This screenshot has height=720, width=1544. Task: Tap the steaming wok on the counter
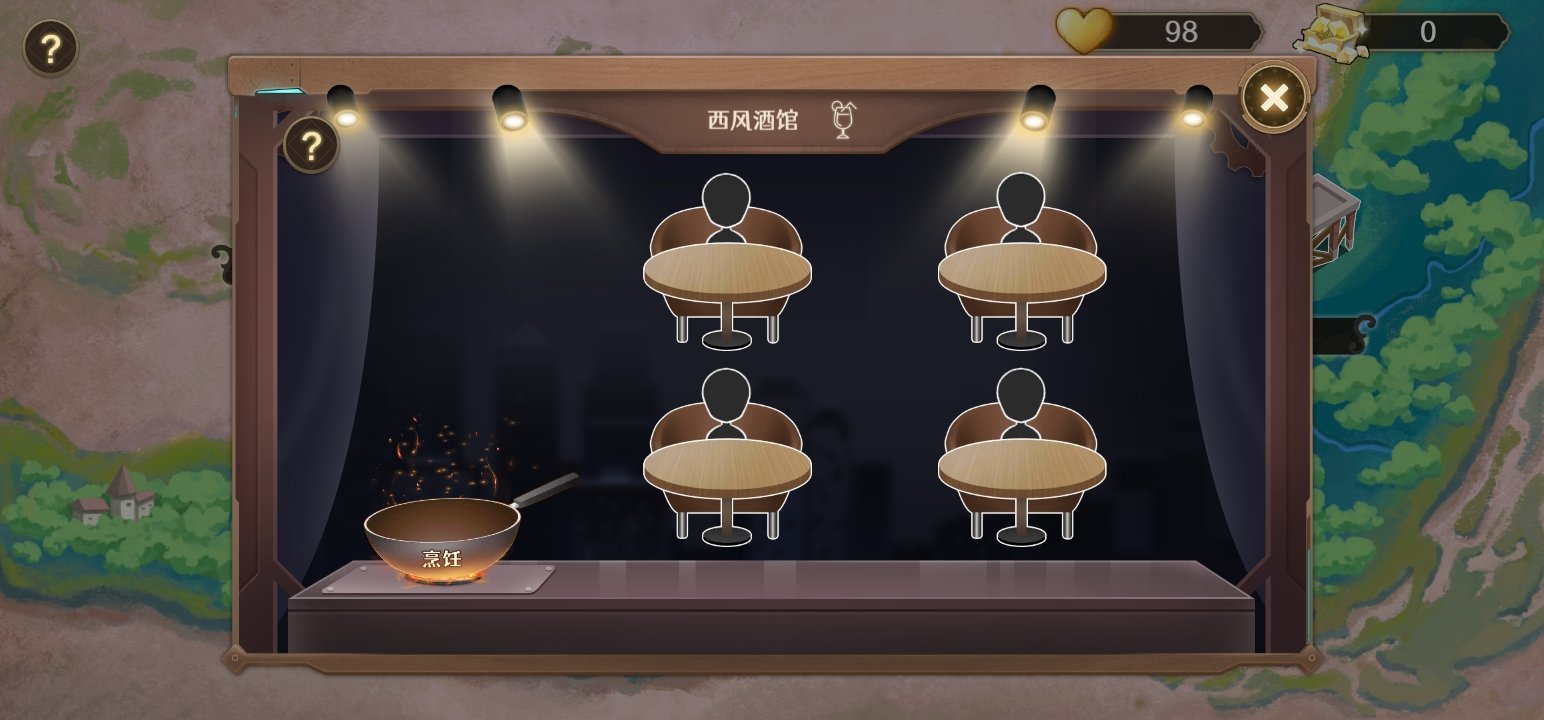443,533
